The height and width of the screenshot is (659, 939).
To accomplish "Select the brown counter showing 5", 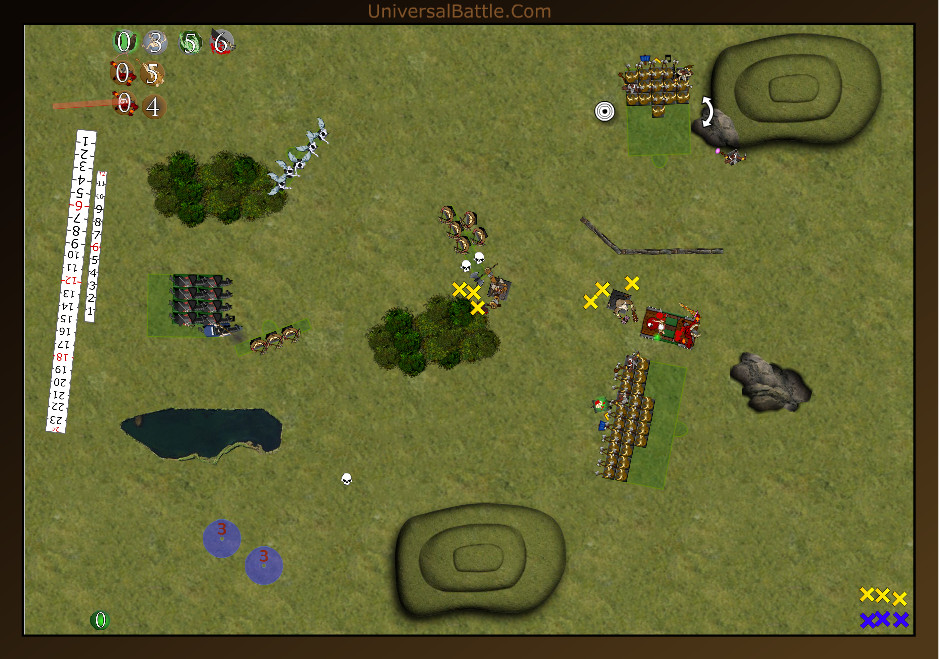I will 153,74.
